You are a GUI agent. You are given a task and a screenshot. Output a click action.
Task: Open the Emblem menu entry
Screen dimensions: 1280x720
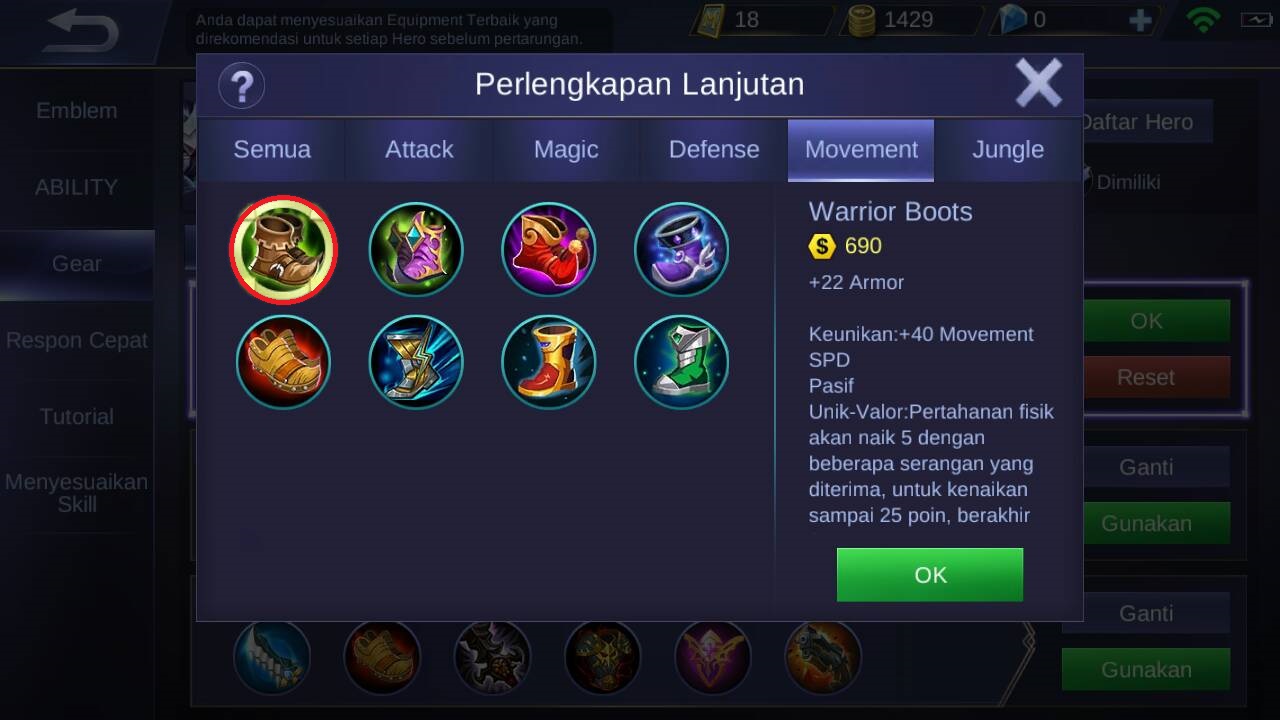coord(77,111)
